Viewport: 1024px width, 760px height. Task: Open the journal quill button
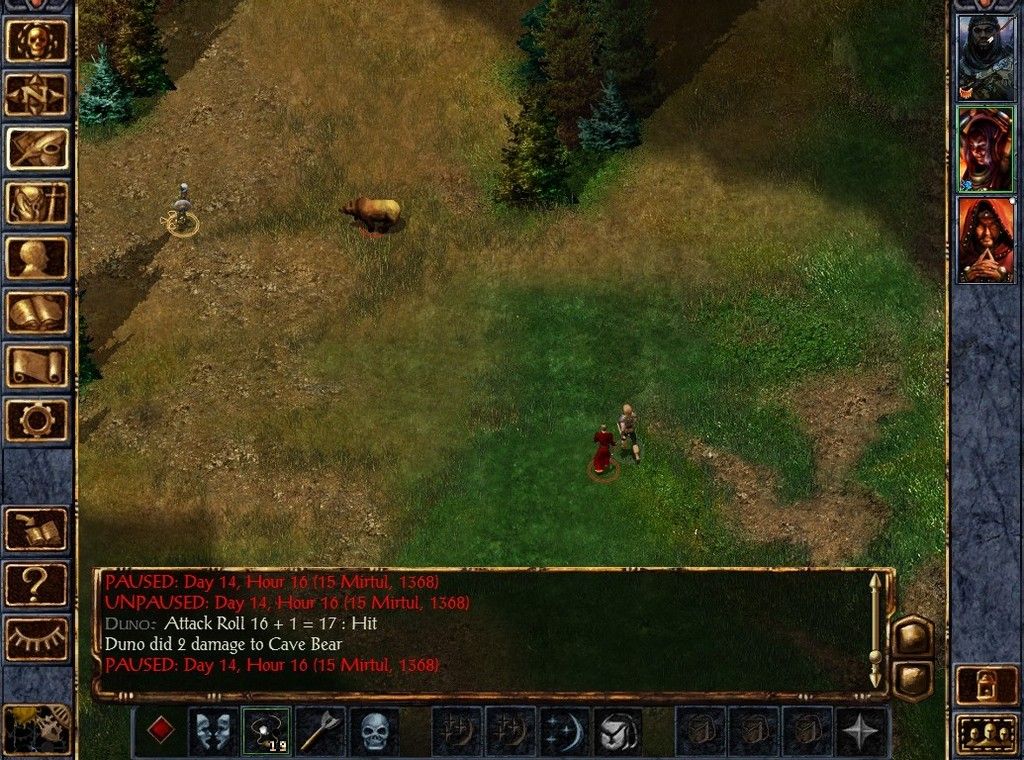point(38,148)
